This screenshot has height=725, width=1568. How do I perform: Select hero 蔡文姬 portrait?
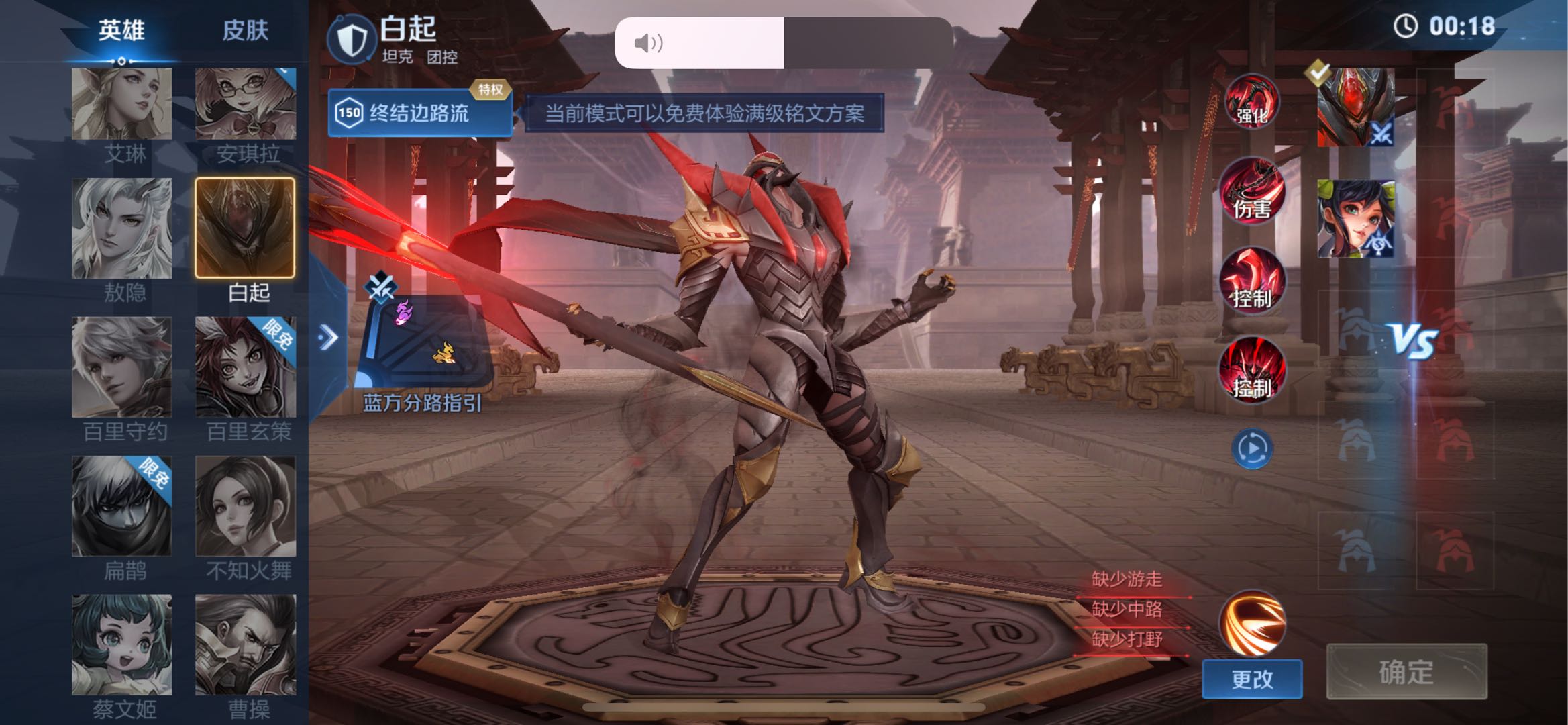tap(121, 644)
